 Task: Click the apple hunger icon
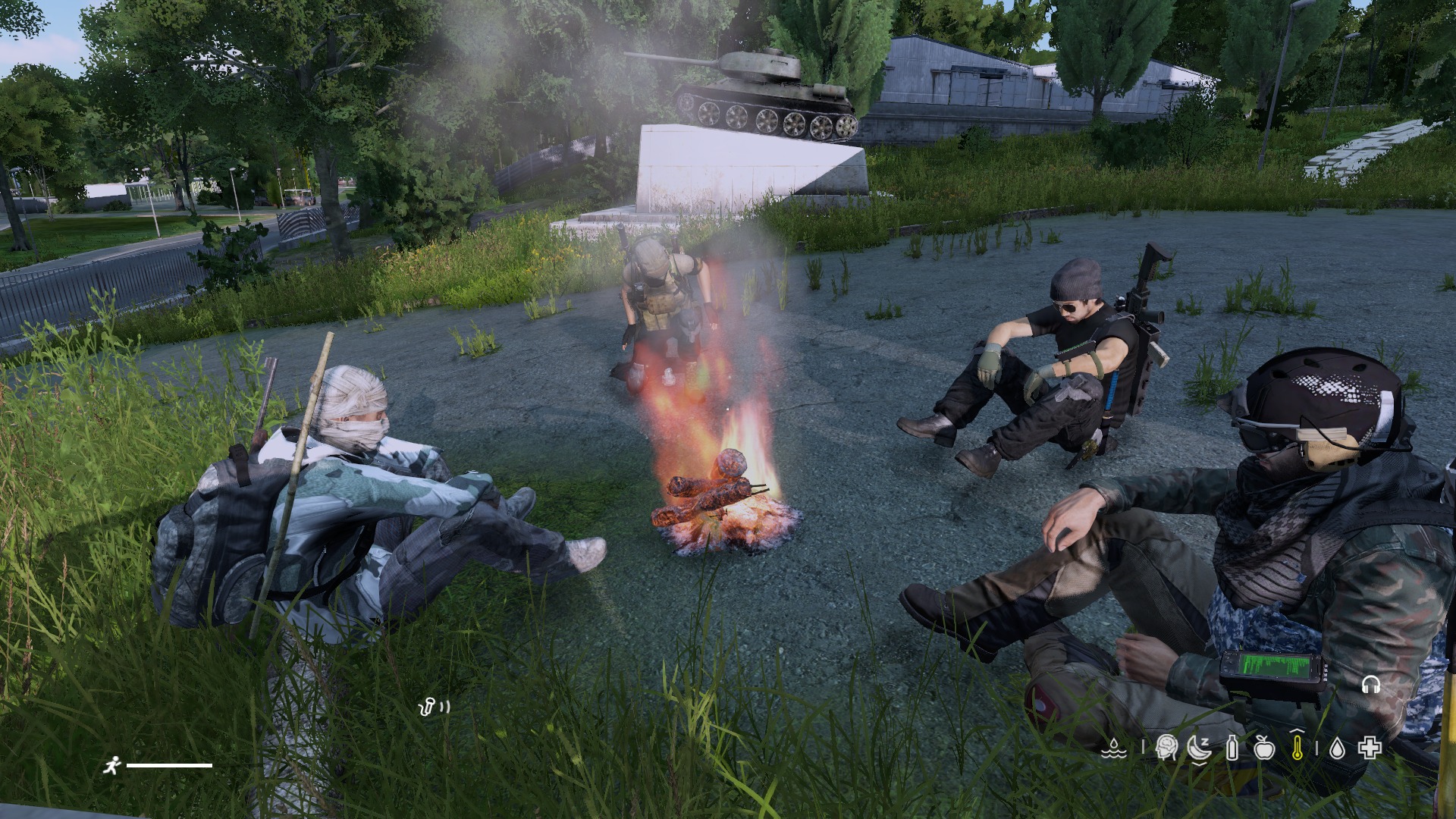click(1263, 749)
